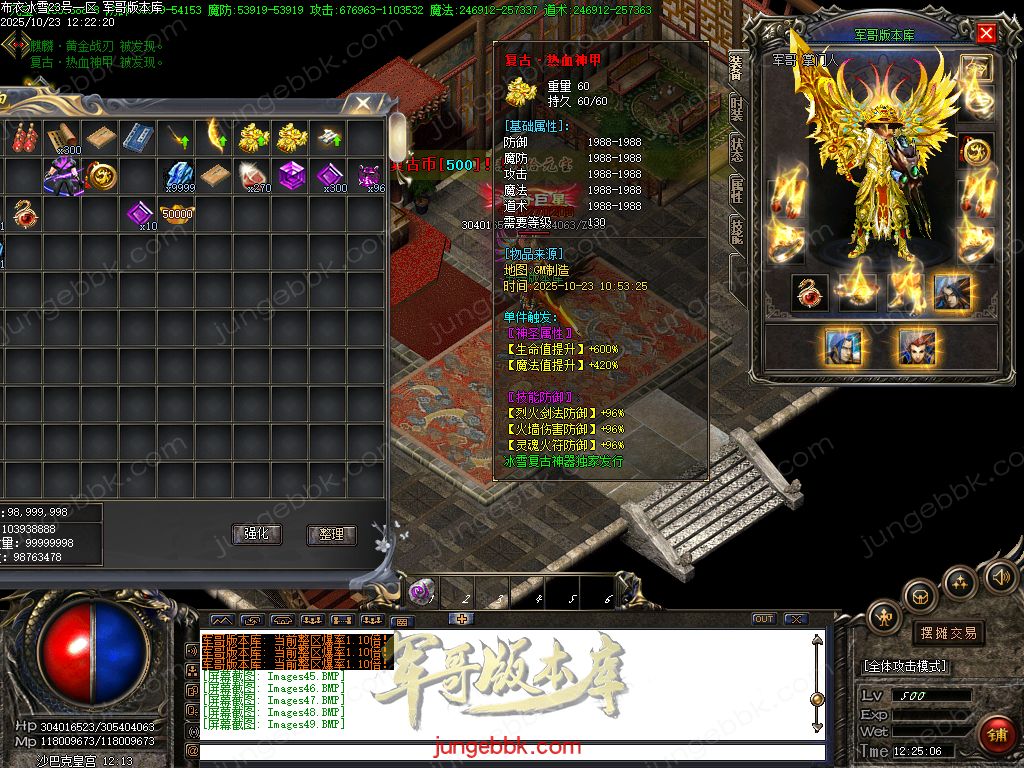Close the character equipment panel
Image resolution: width=1024 pixels, height=768 pixels.
(986, 34)
